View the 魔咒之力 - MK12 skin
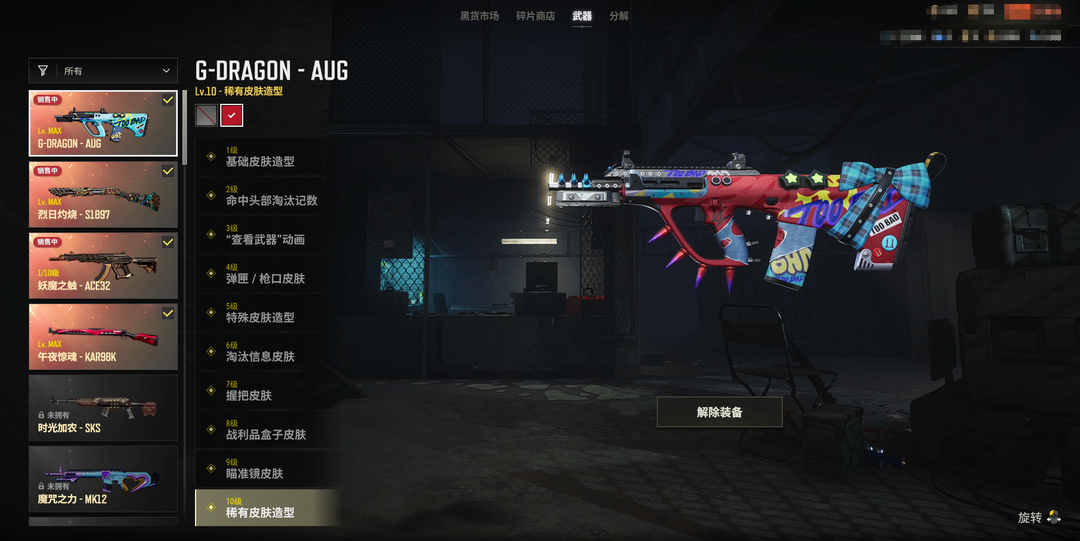Viewport: 1080px width, 541px height. [x=104, y=479]
